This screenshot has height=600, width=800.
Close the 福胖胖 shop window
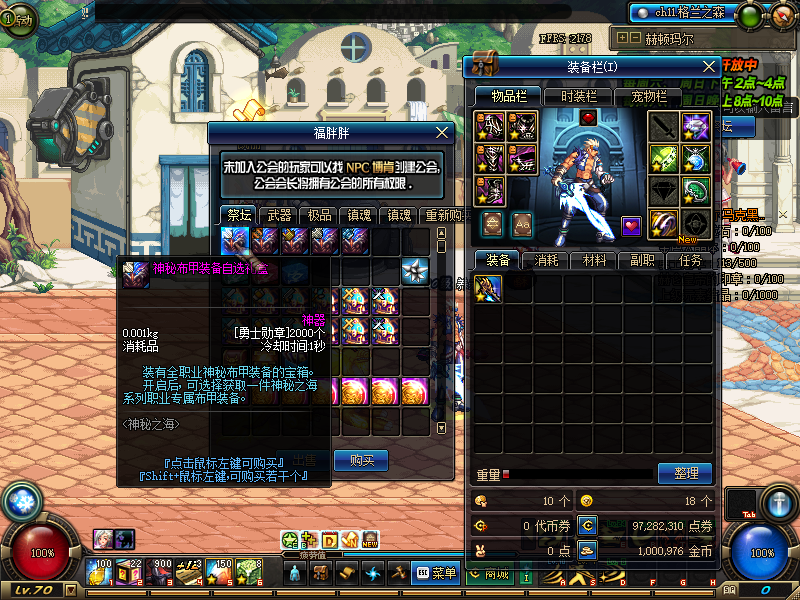(x=443, y=132)
